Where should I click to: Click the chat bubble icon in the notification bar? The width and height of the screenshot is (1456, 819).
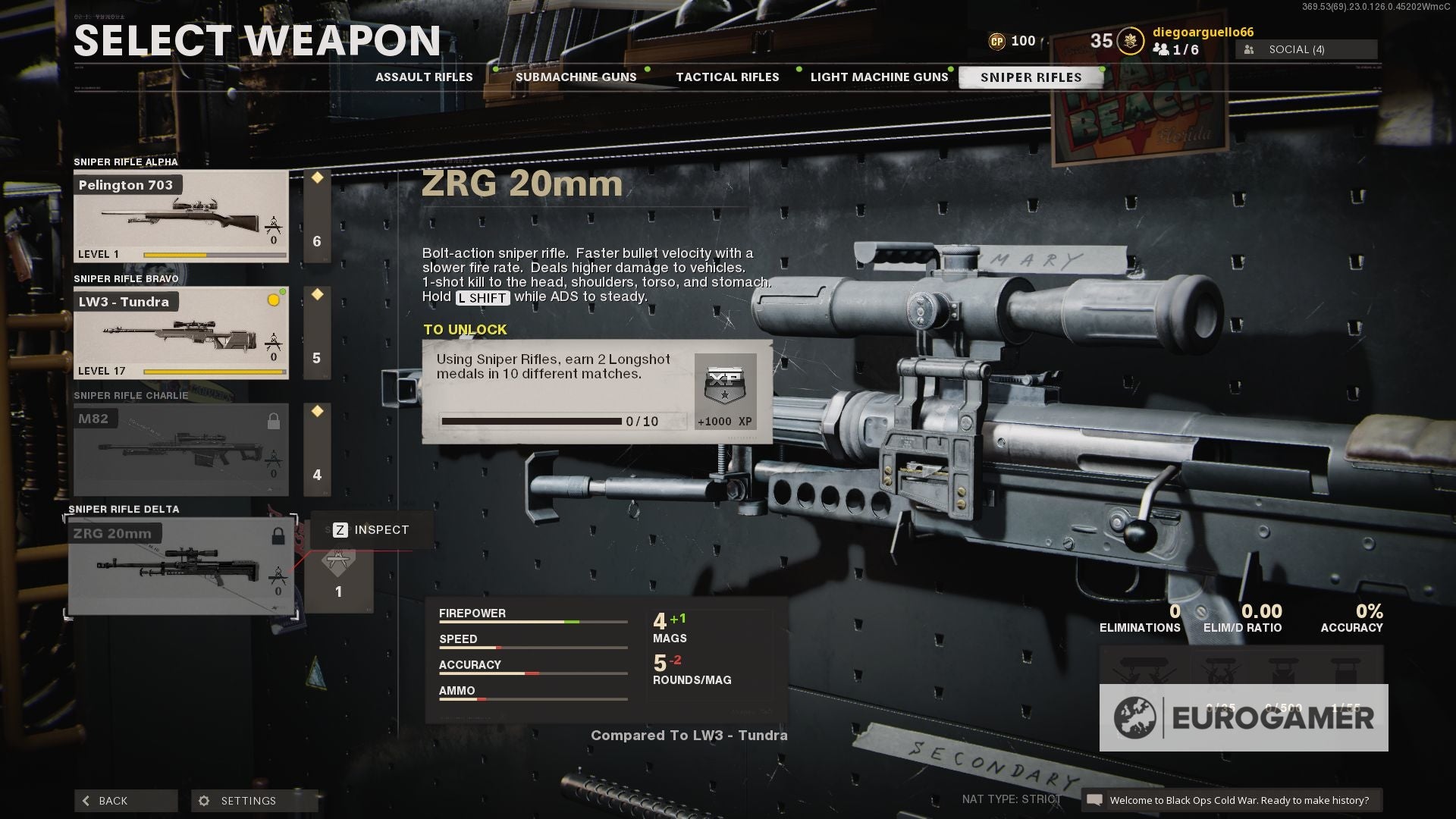point(1095,800)
